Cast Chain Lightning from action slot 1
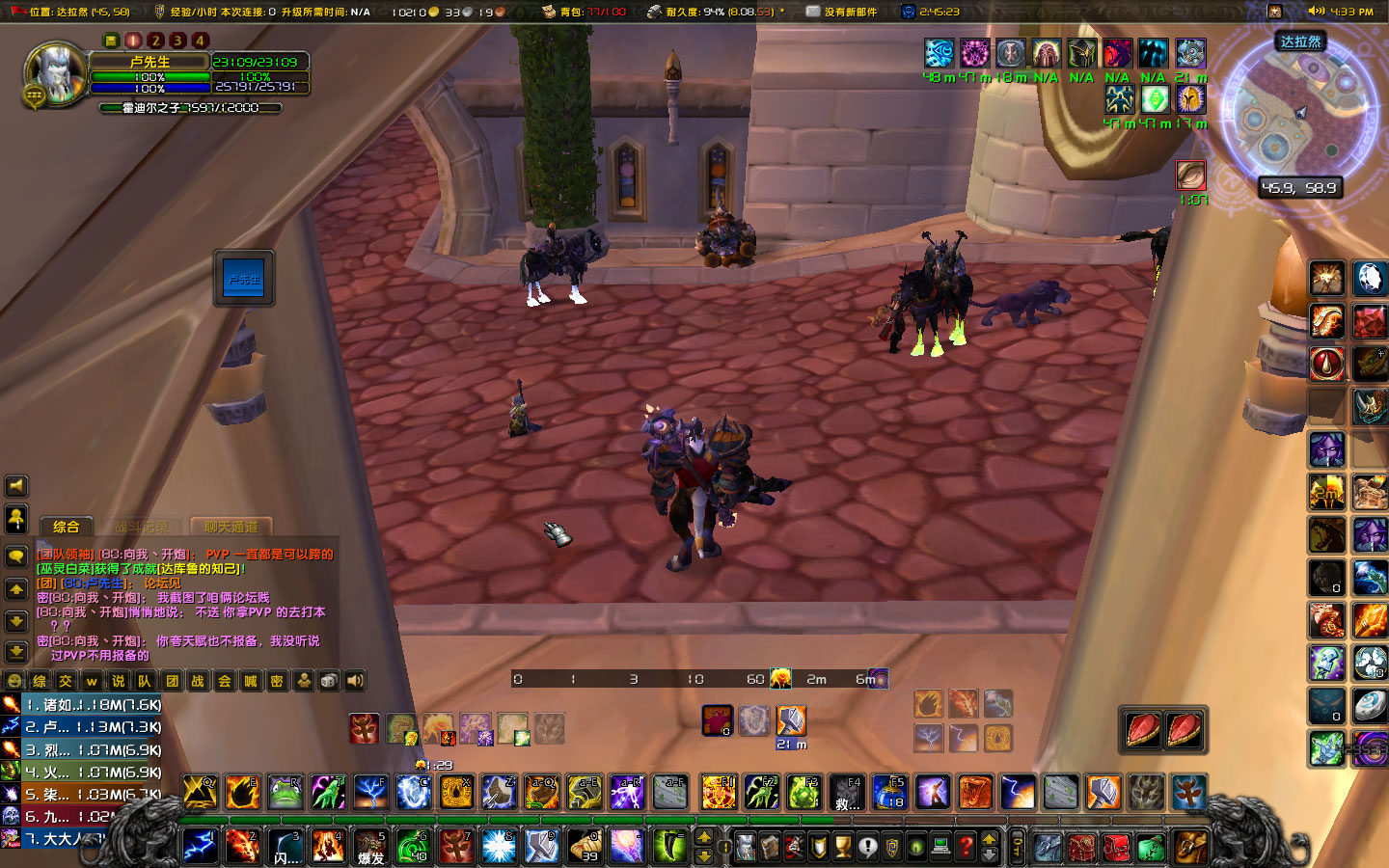Screen dimensions: 1389x868 [x=200, y=847]
